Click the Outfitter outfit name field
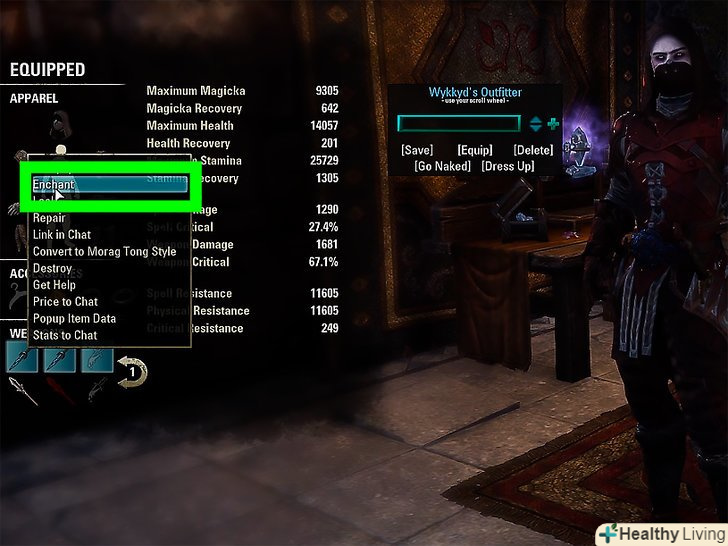This screenshot has height=546, width=728. 459,124
